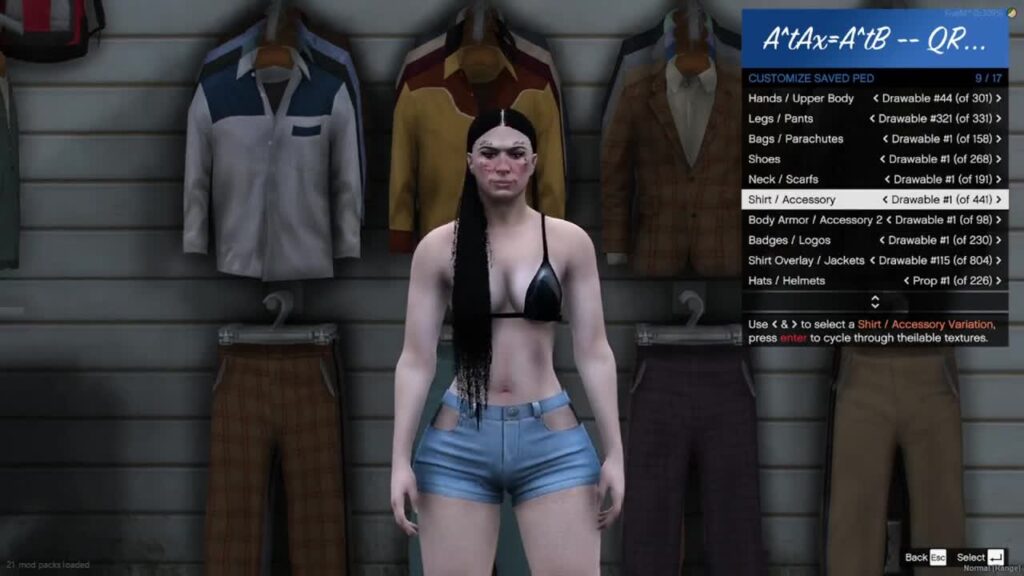Image resolution: width=1024 pixels, height=576 pixels.
Task: Select the Hats / Helmets row
Action: click(874, 281)
